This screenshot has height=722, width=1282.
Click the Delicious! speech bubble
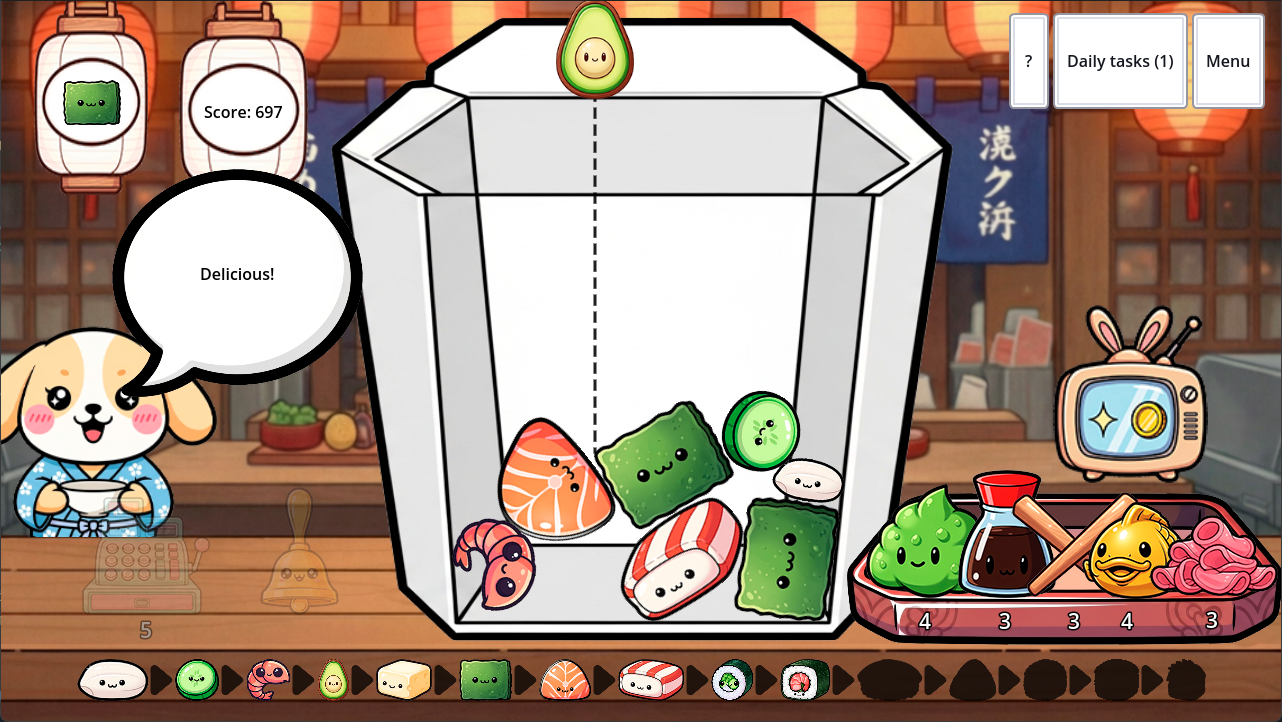click(237, 273)
